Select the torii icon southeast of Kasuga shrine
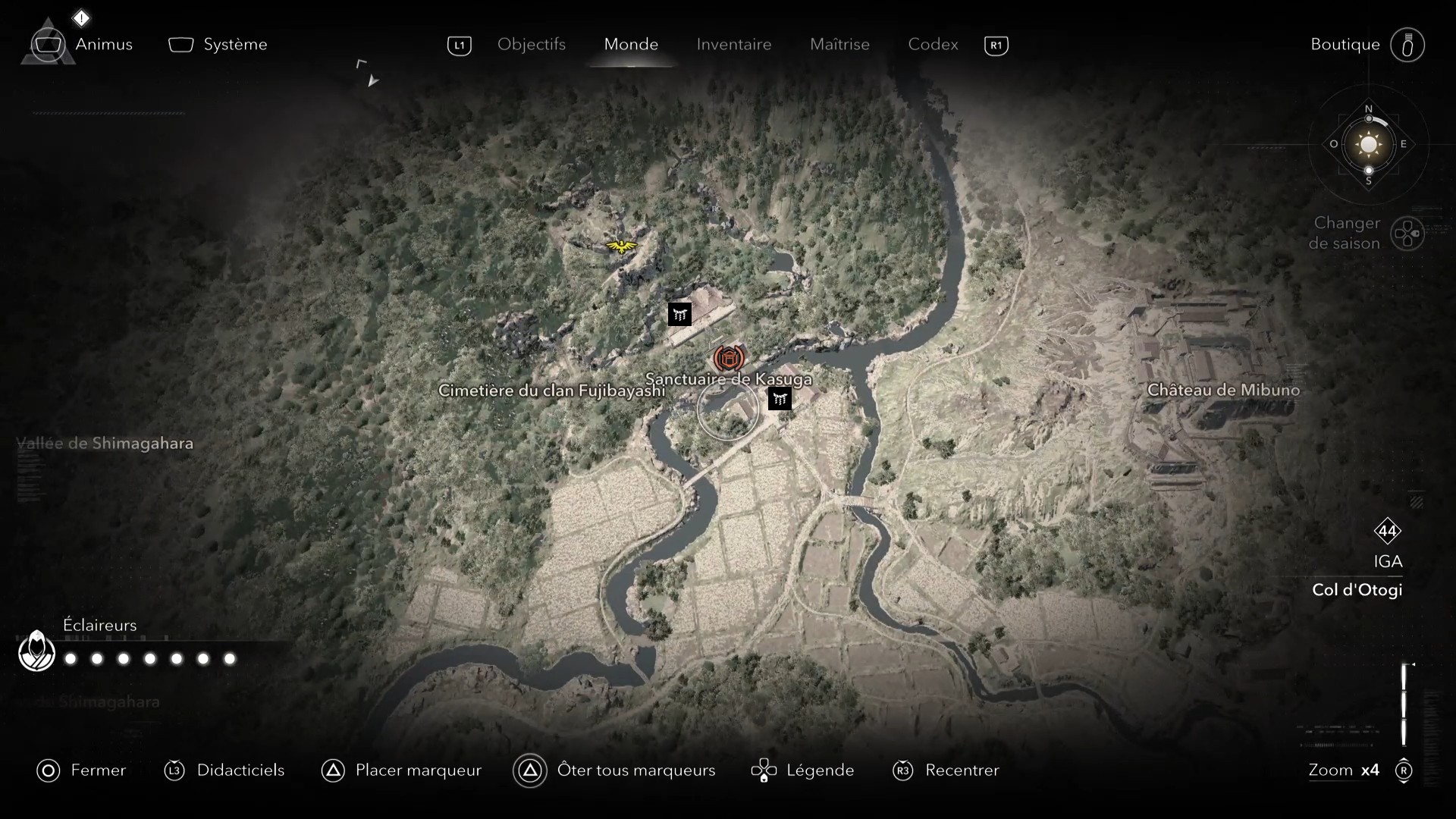This screenshot has width=1456, height=819. pos(780,398)
